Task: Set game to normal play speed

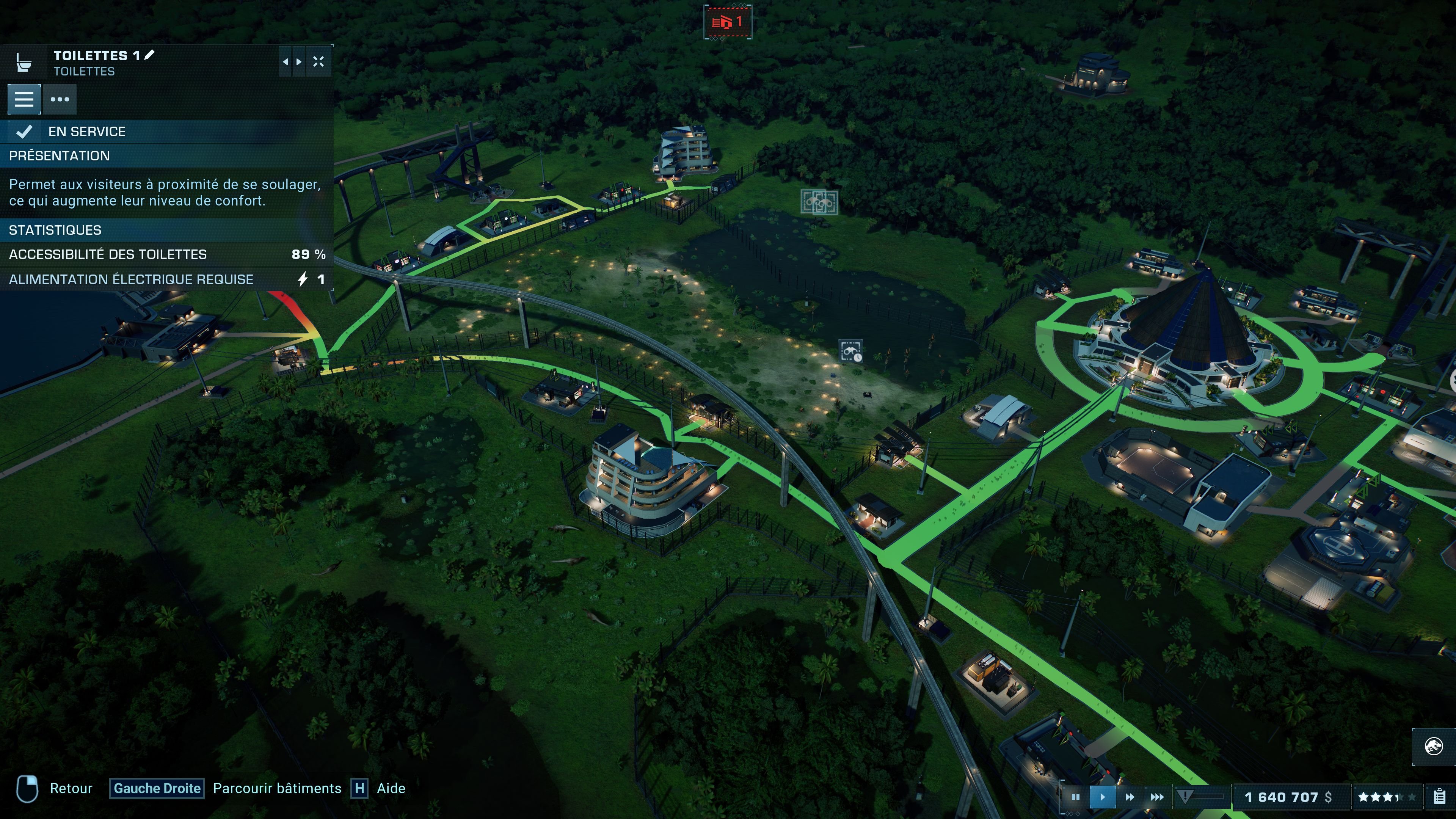Action: (1102, 797)
